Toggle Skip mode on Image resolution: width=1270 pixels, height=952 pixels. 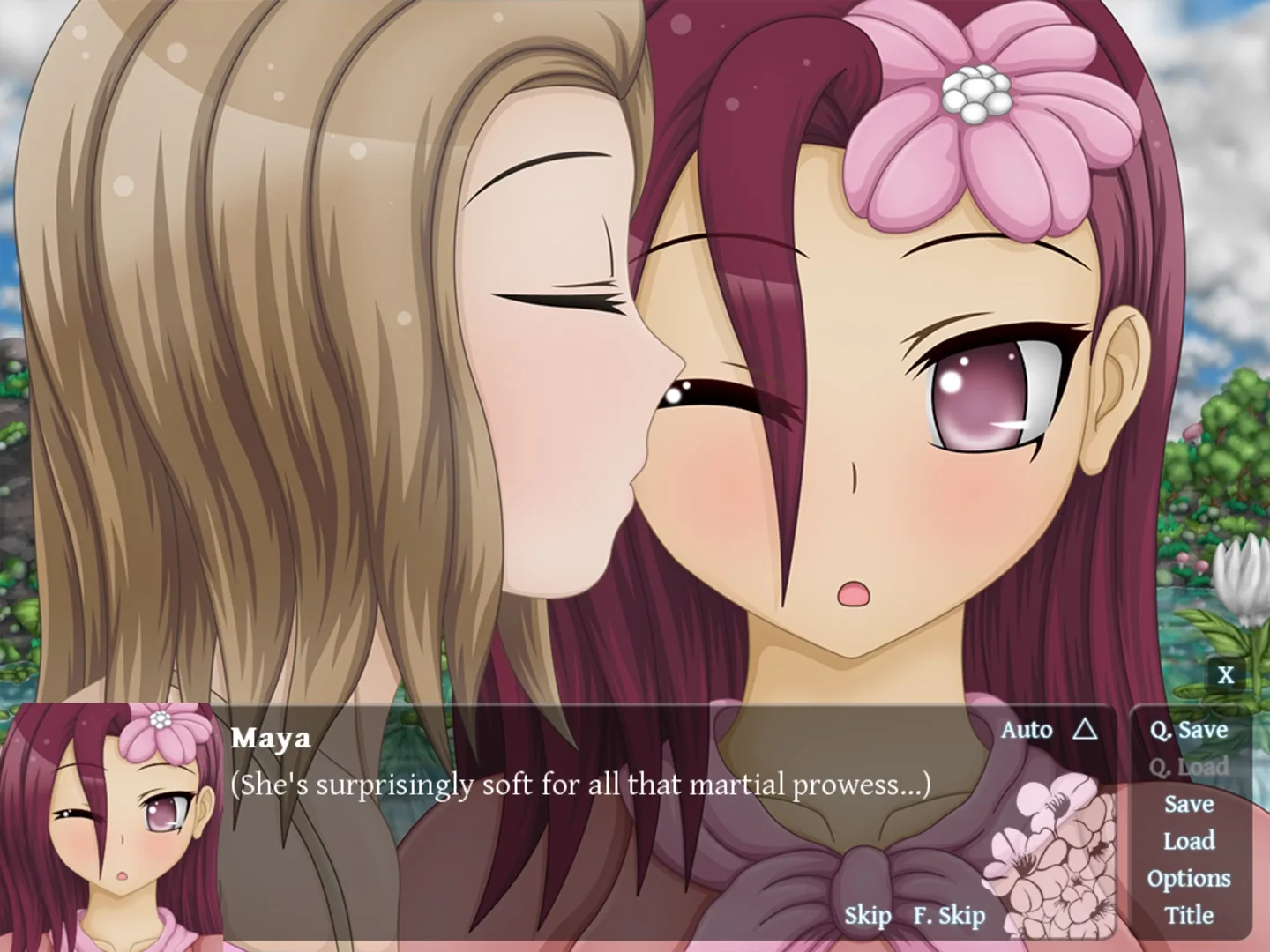tap(867, 917)
